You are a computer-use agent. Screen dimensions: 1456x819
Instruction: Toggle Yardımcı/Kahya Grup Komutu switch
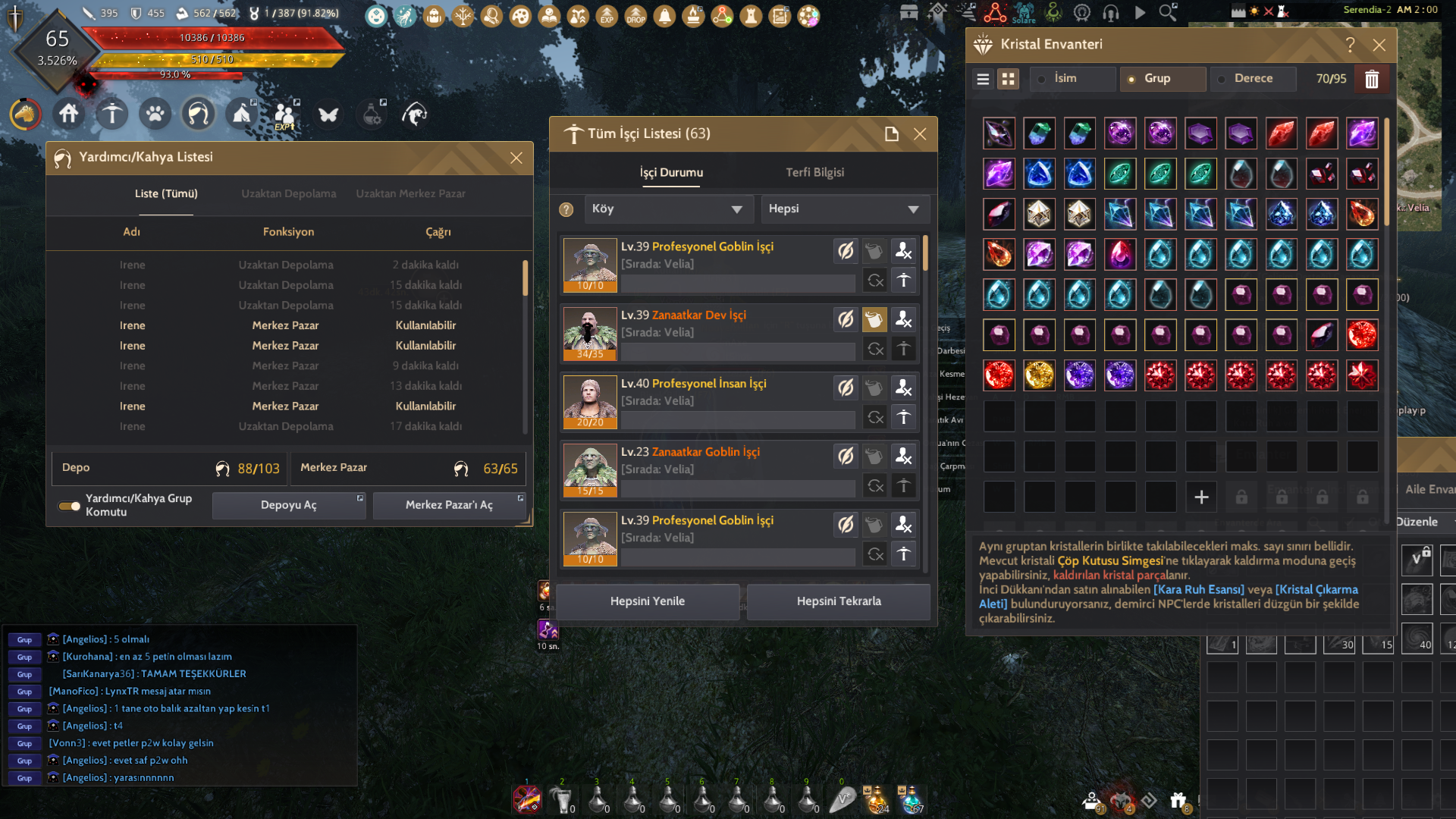coord(70,506)
